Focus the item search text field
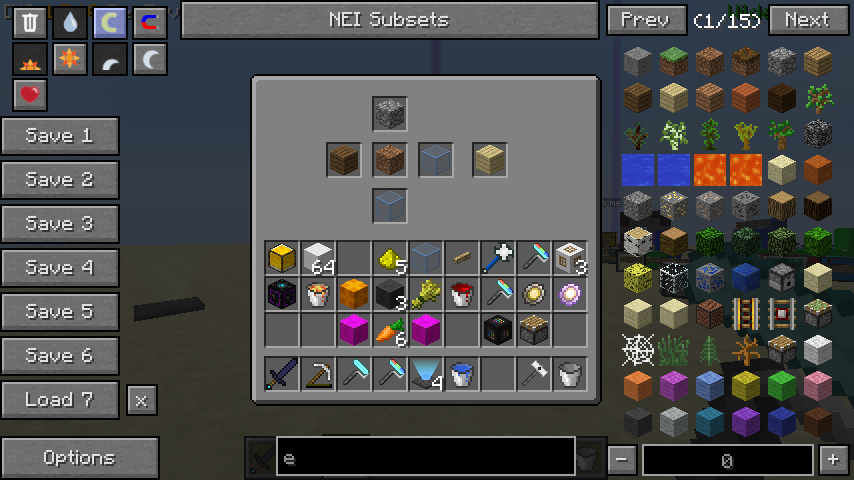 (425, 459)
